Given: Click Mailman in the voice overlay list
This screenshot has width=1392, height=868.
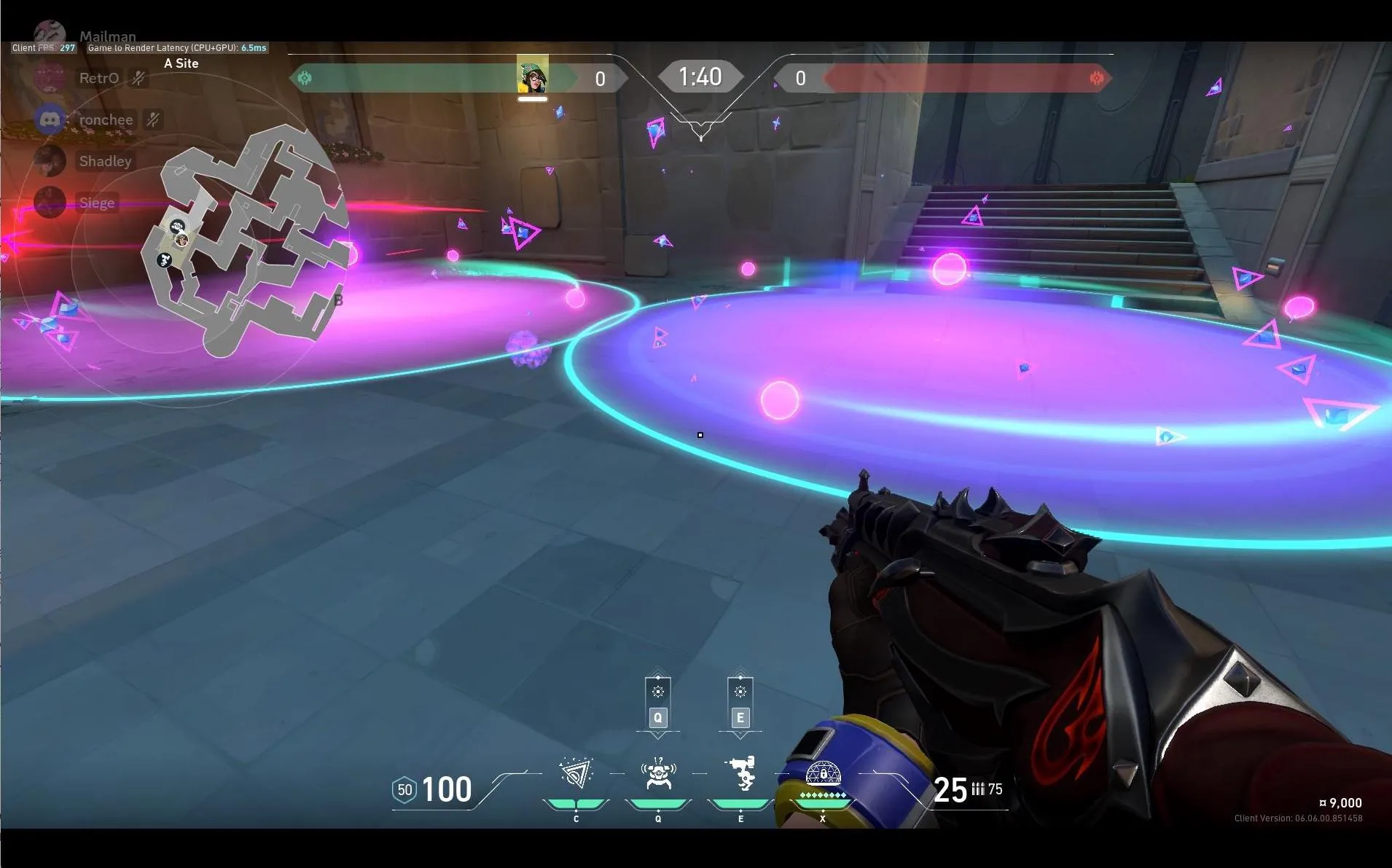Looking at the screenshot, I should [107, 36].
